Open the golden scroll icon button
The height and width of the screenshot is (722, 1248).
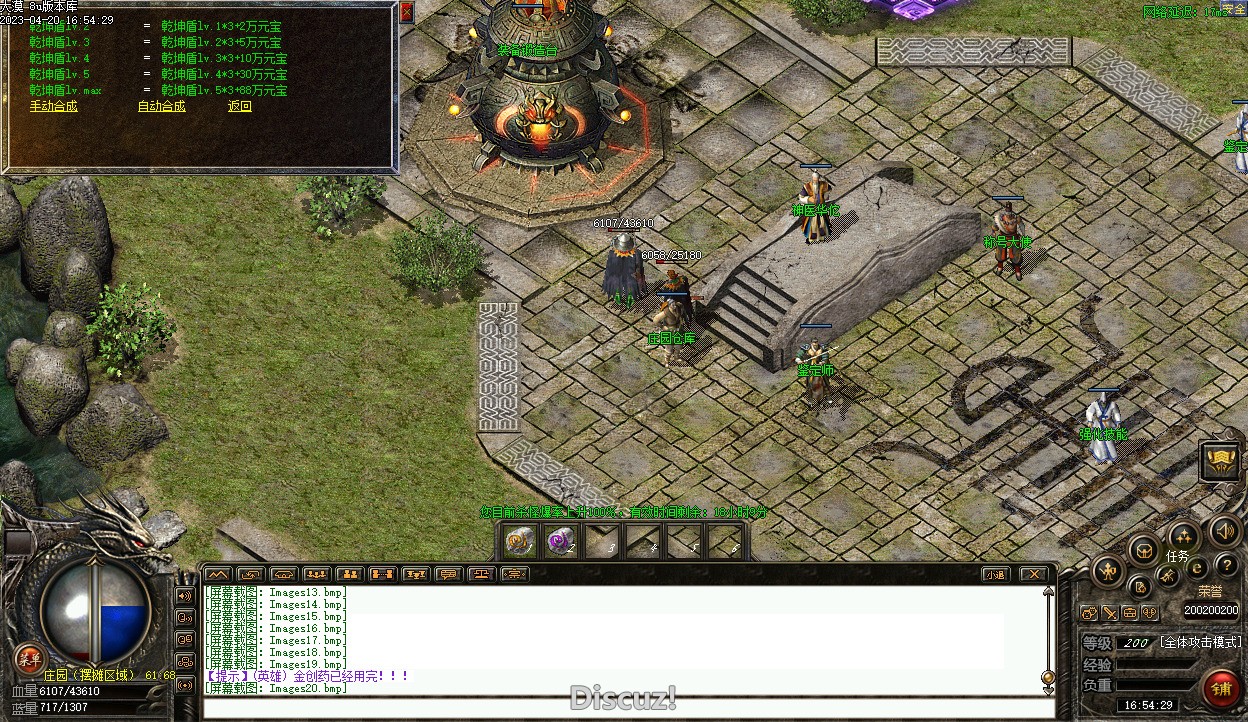pyautogui.click(x=1221, y=461)
